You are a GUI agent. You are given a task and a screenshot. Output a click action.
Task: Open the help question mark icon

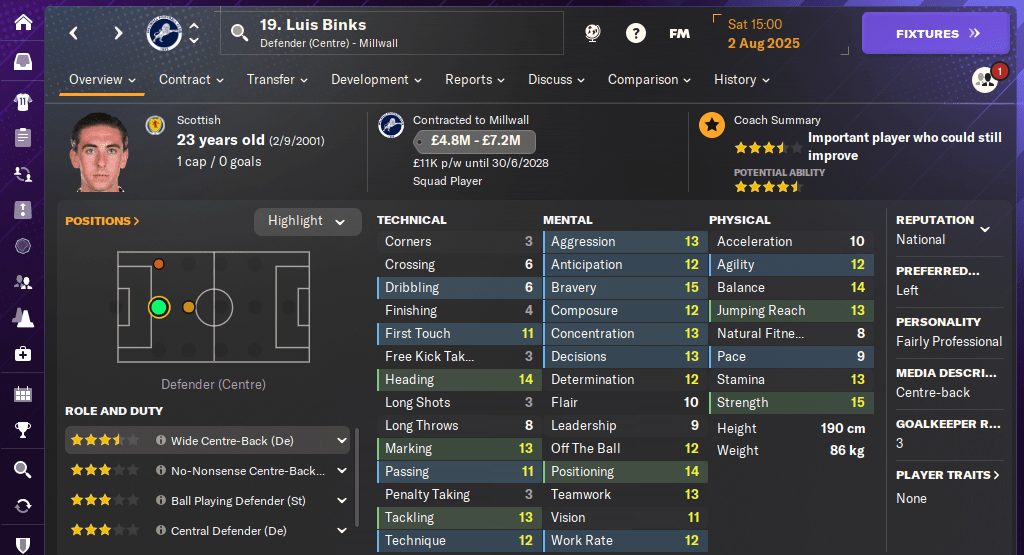(x=635, y=33)
